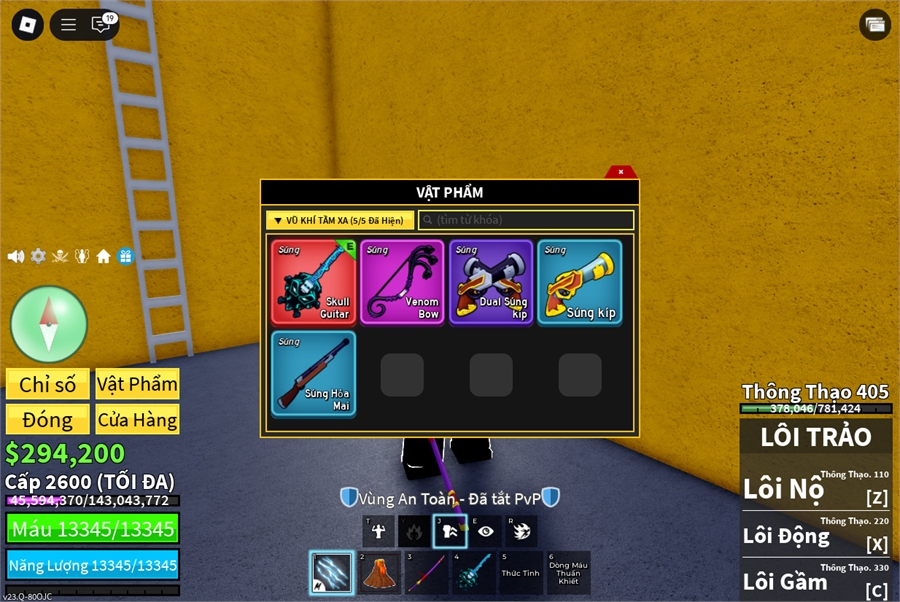The height and width of the screenshot is (602, 900).
Task: Open the Chỉ số stats menu
Action: 48,385
